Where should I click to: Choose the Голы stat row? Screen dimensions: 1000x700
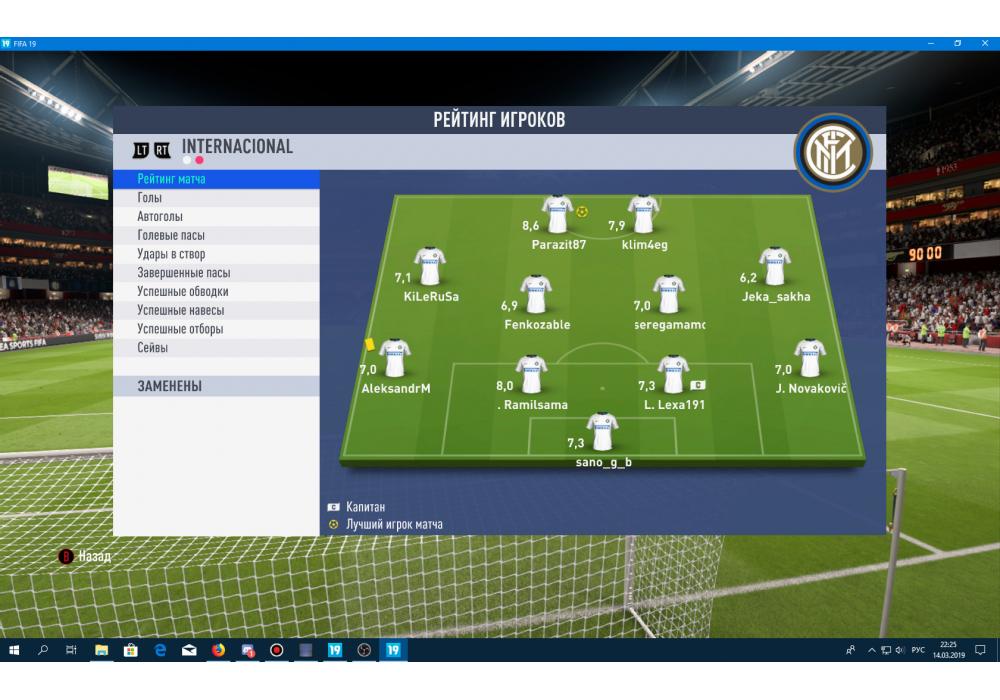(x=215, y=198)
